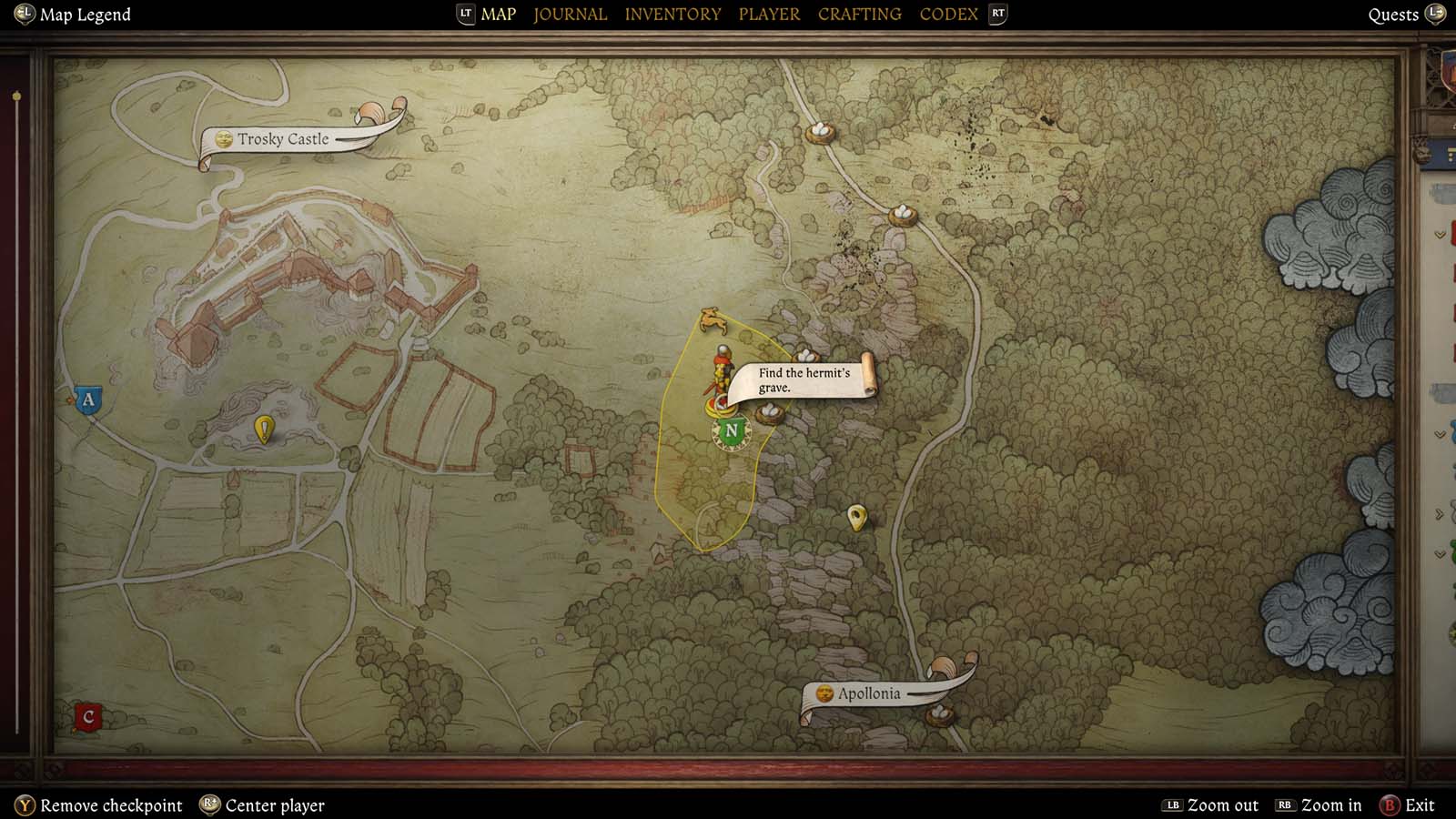This screenshot has width=1456, height=819.
Task: Switch to the CODEX tab
Action: [948, 14]
